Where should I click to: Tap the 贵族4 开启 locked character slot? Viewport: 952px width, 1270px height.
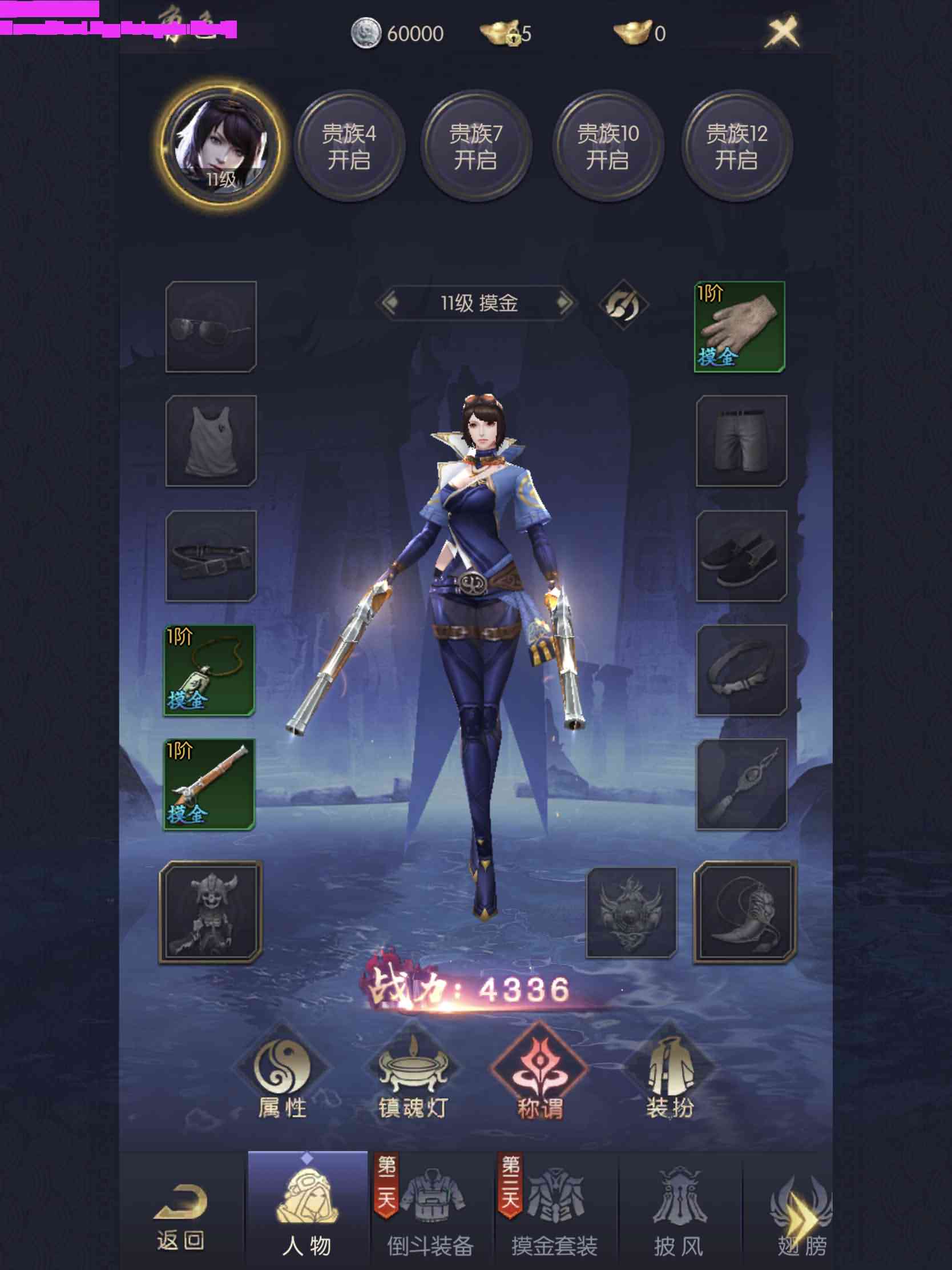tap(349, 147)
